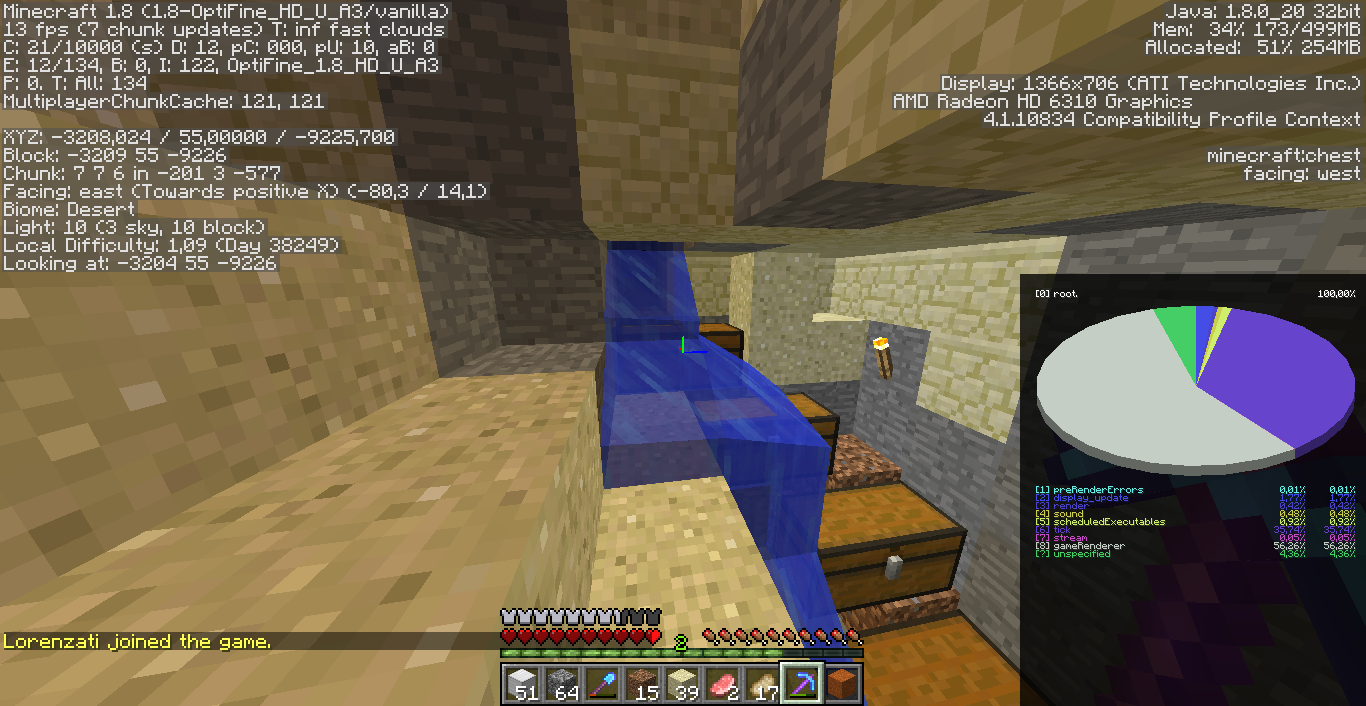Select the white block stack of 51

[x=522, y=684]
